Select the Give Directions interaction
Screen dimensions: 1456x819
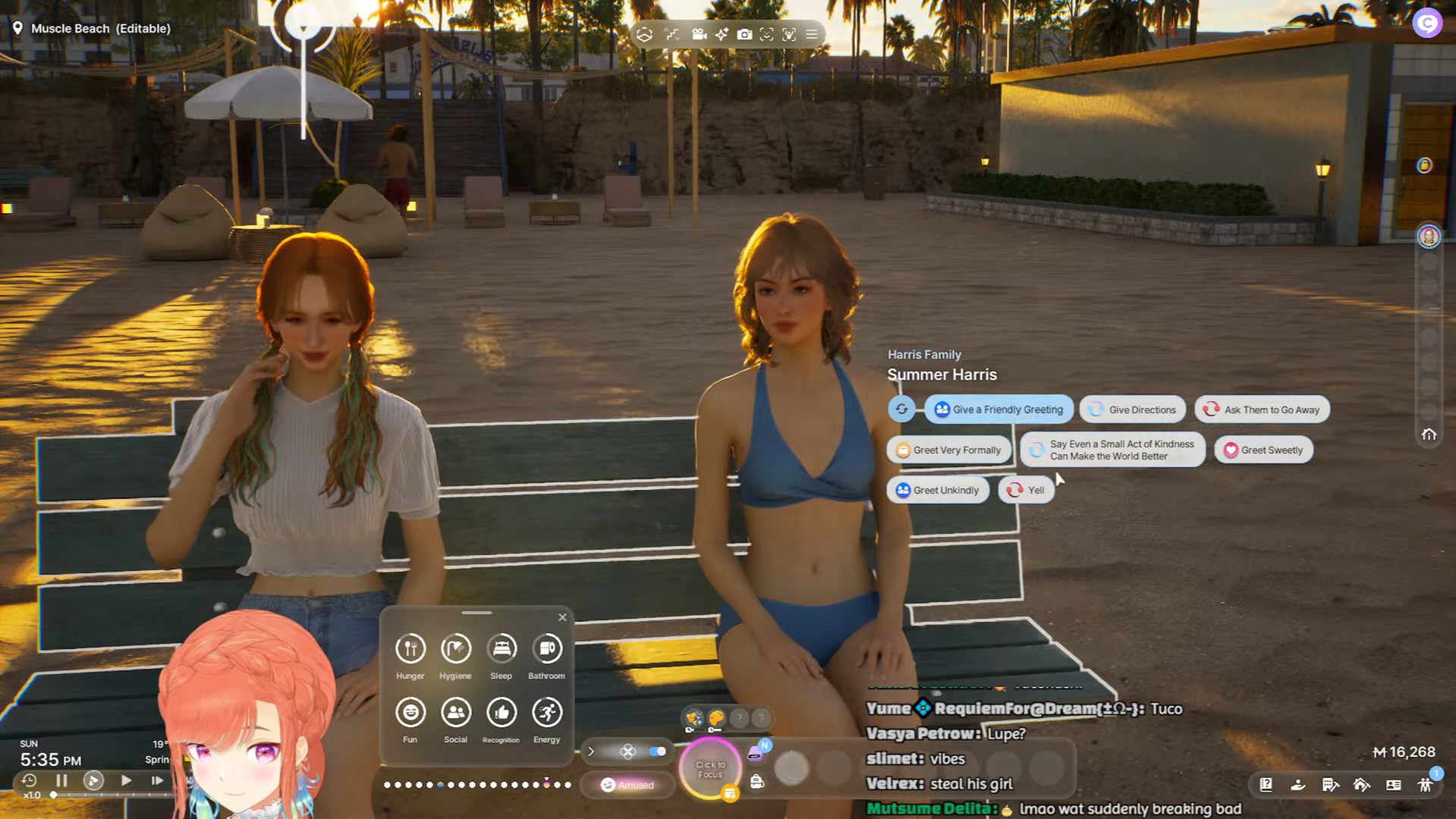[1132, 409]
